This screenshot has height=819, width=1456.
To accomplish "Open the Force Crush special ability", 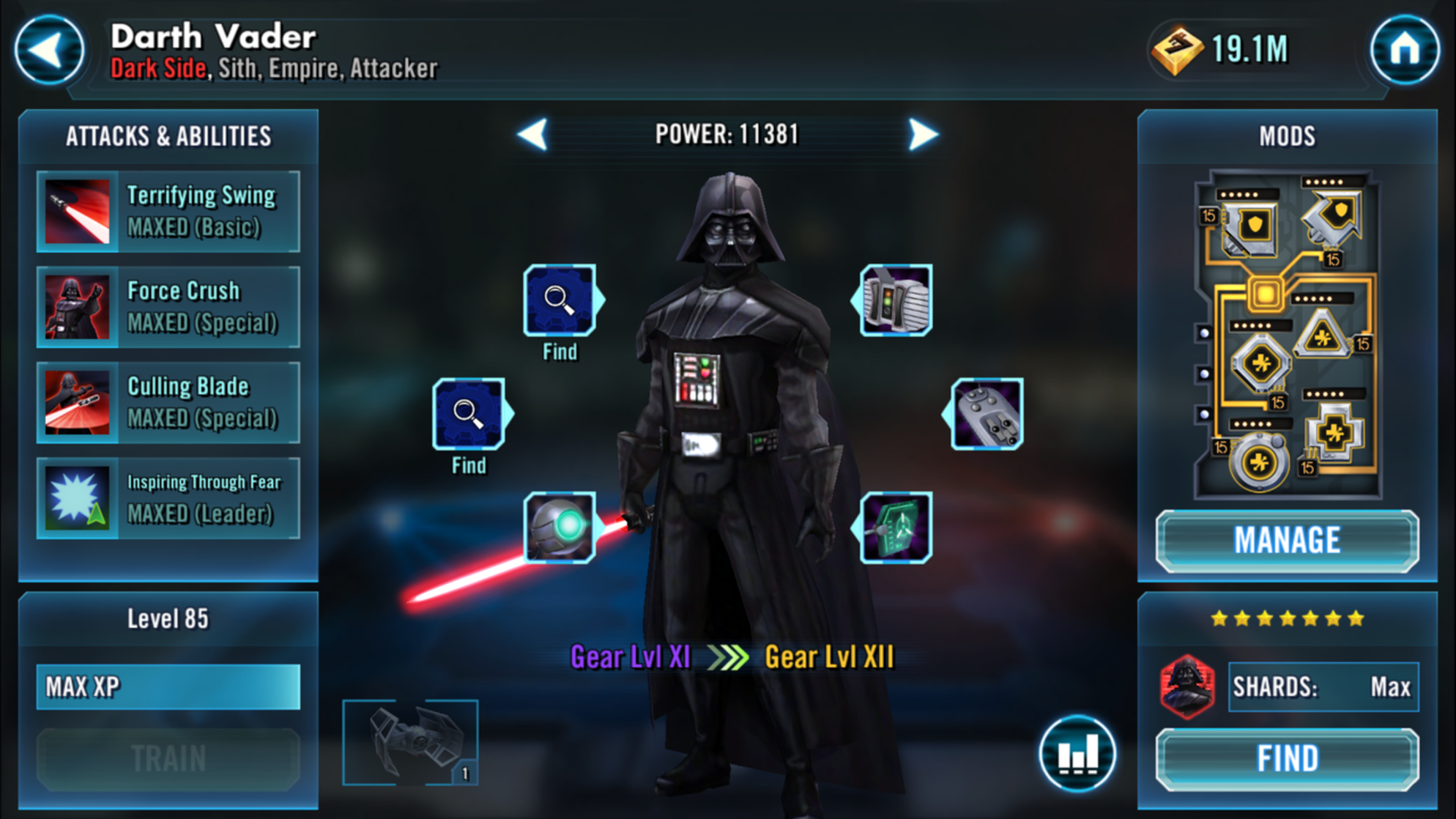I will (x=167, y=306).
